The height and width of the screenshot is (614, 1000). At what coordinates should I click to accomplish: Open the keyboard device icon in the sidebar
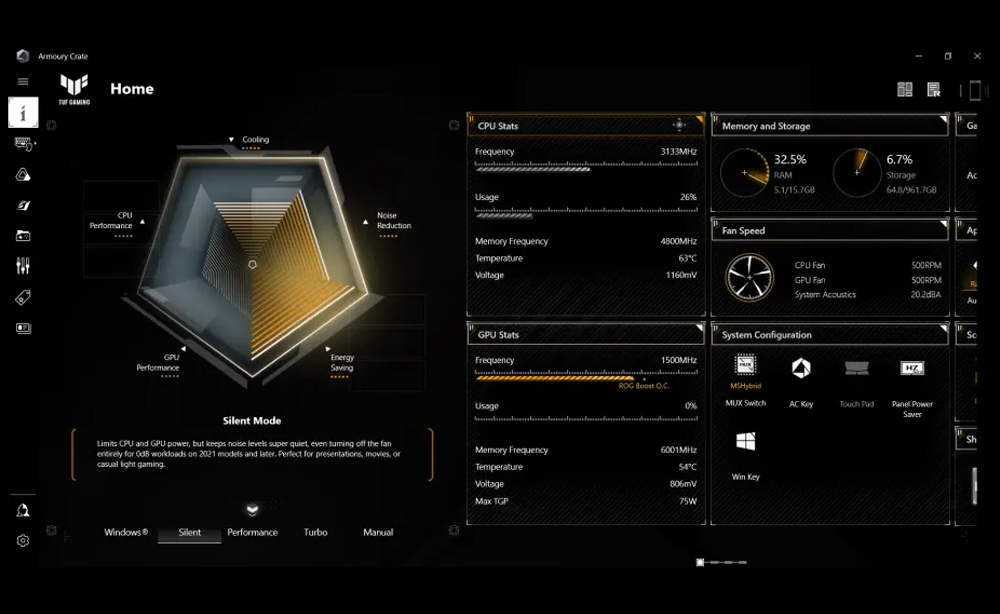pos(23,143)
